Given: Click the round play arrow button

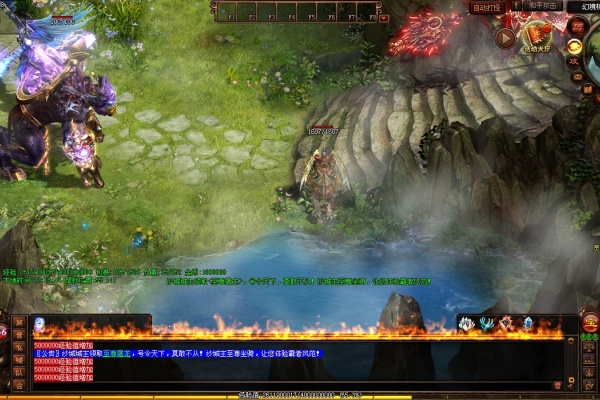Looking at the screenshot, I should coord(505,38).
